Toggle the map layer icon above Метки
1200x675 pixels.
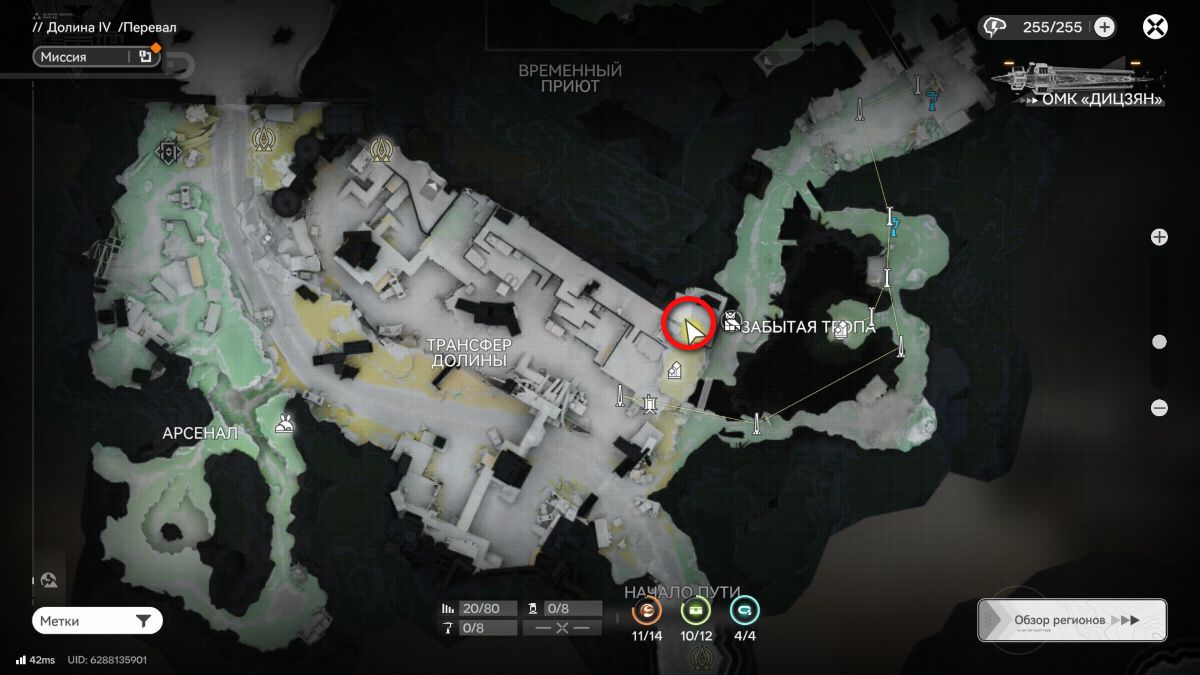click(x=50, y=581)
